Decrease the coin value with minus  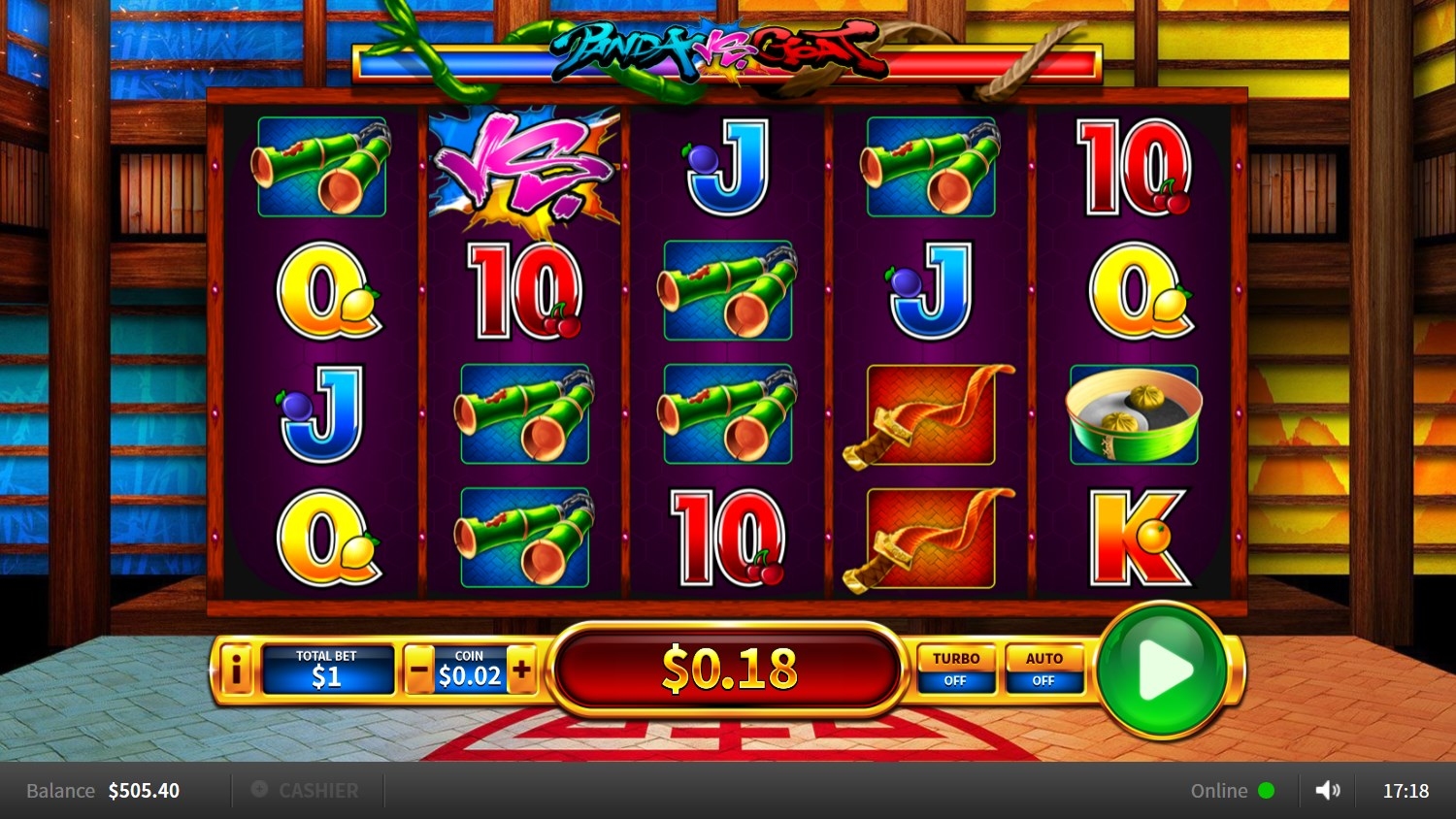[x=419, y=670]
